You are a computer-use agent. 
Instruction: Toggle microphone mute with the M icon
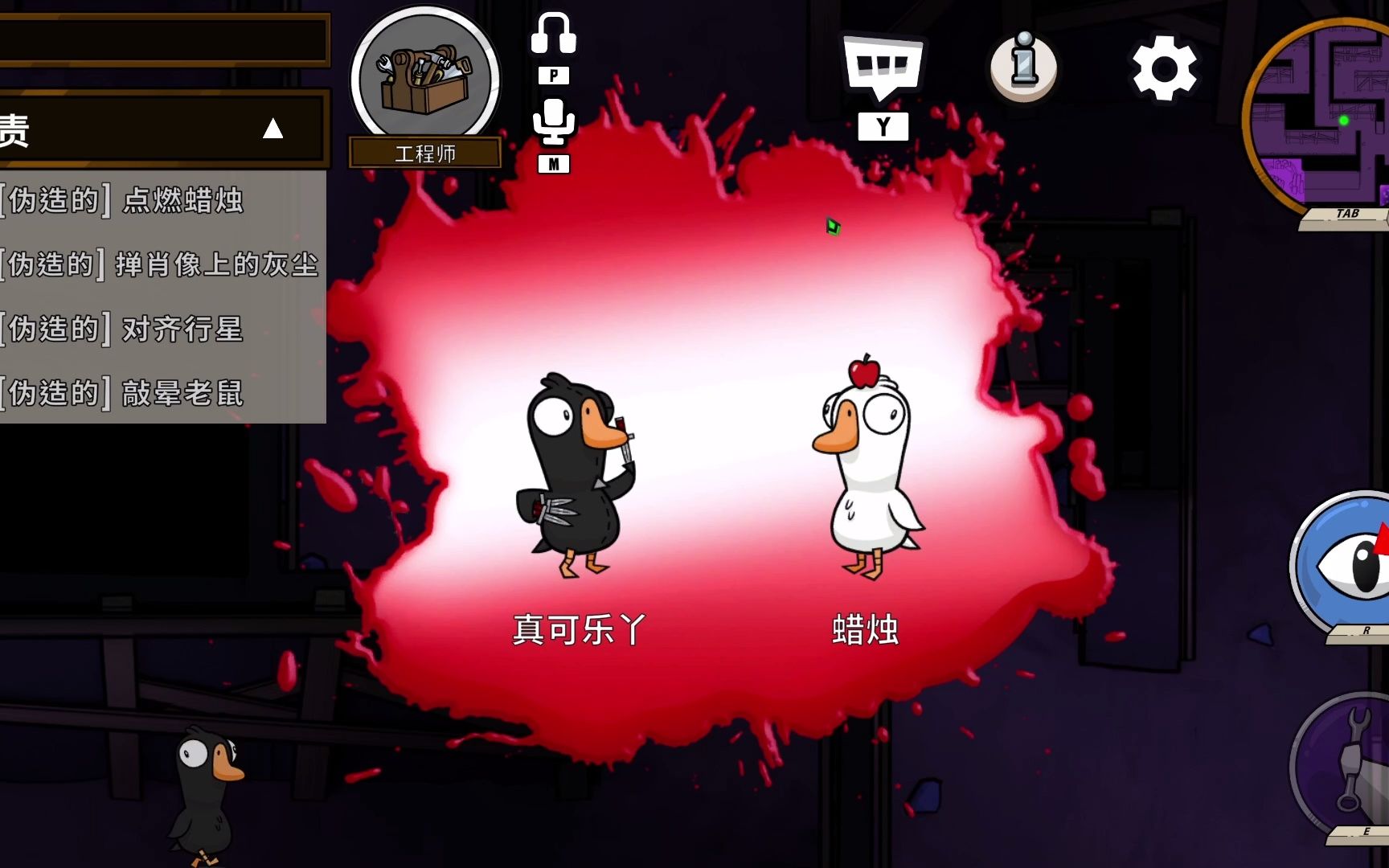[554, 163]
